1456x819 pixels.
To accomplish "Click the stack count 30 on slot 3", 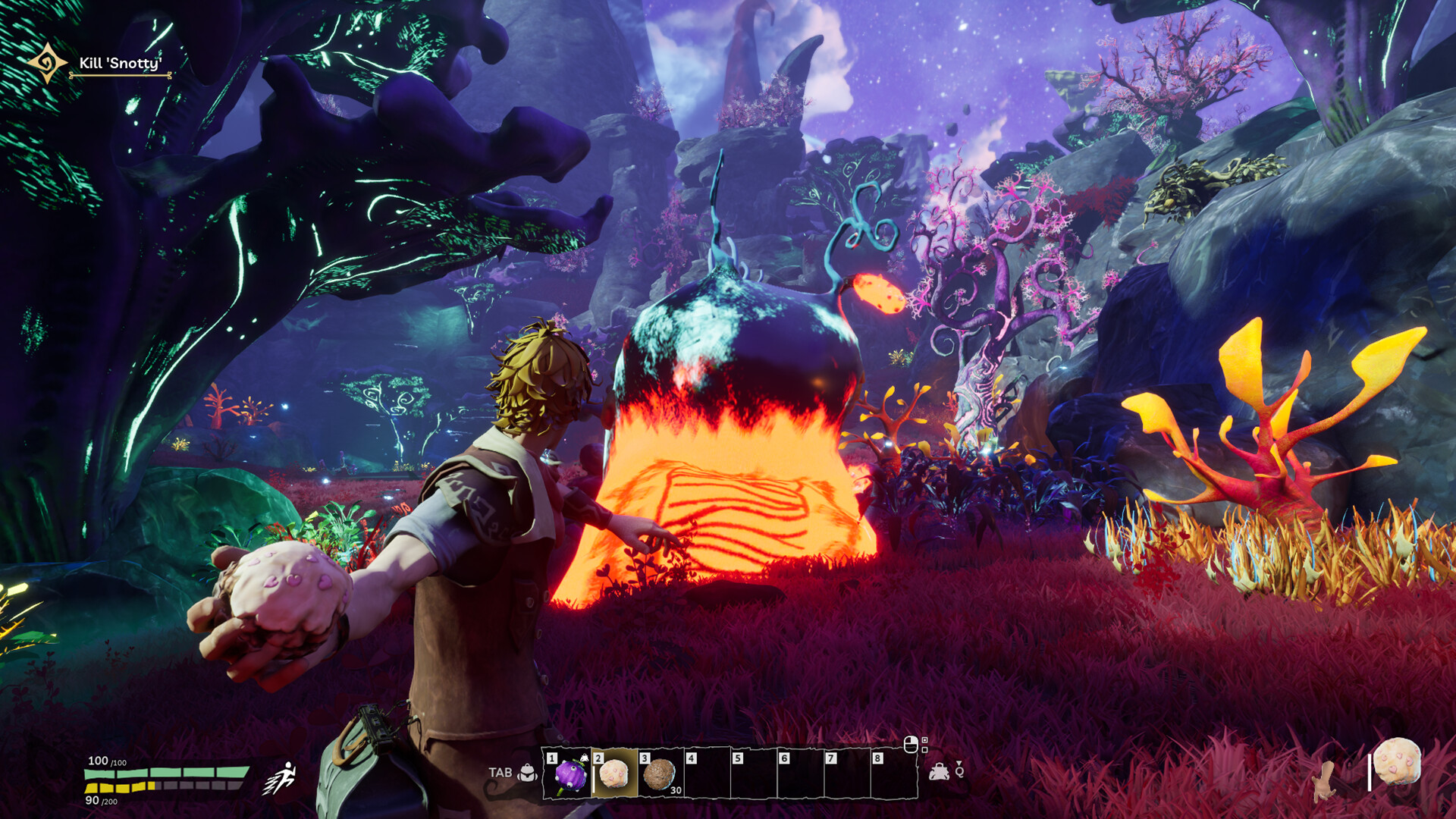I will (x=676, y=790).
